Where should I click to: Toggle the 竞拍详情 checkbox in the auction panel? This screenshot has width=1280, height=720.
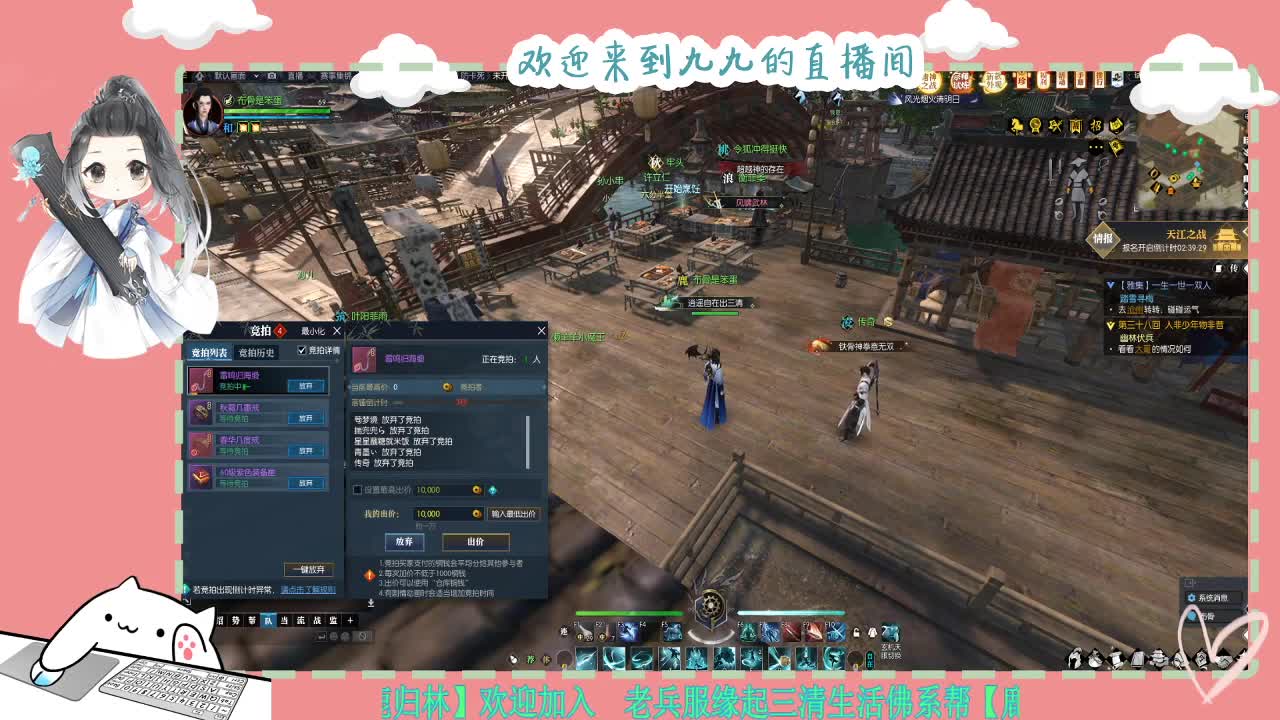point(301,350)
